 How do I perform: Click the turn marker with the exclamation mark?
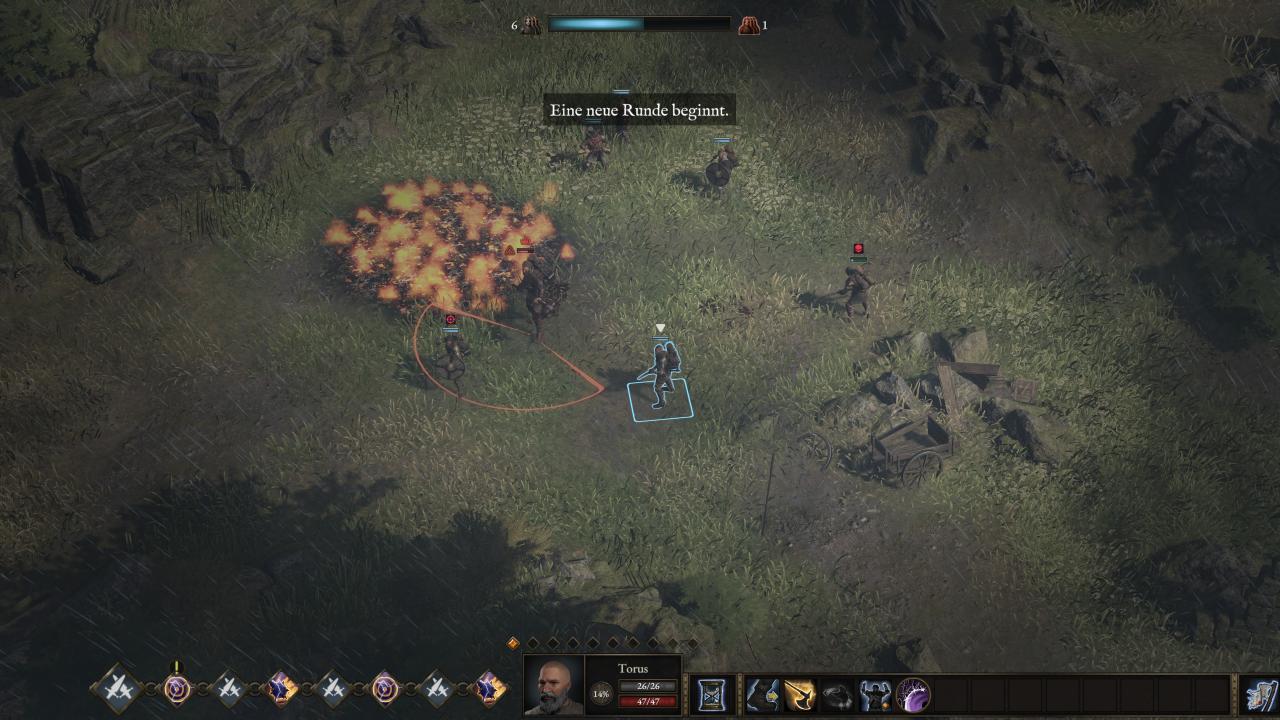point(177,688)
